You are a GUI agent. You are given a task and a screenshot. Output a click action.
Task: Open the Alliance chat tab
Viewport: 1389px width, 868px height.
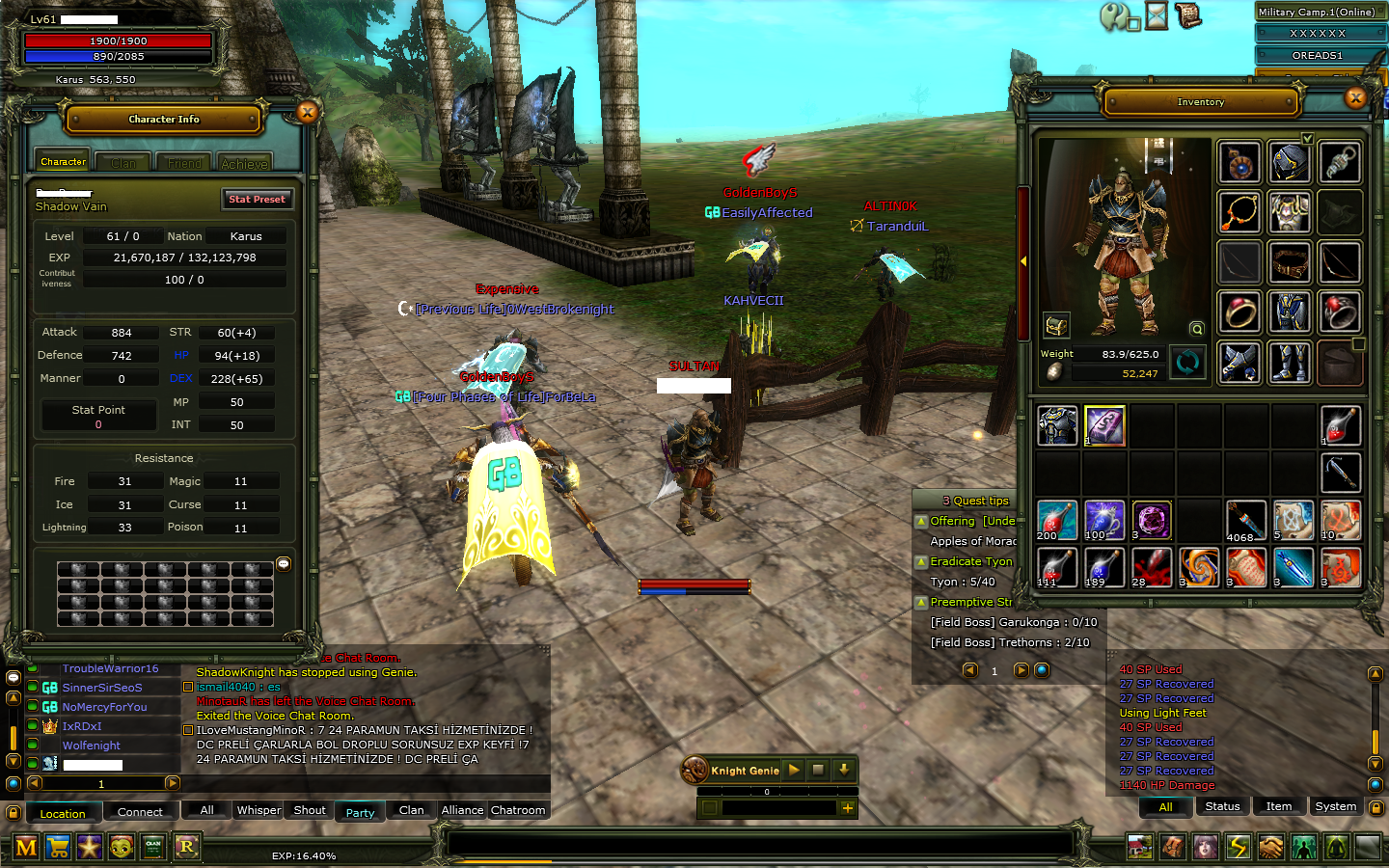pos(462,810)
